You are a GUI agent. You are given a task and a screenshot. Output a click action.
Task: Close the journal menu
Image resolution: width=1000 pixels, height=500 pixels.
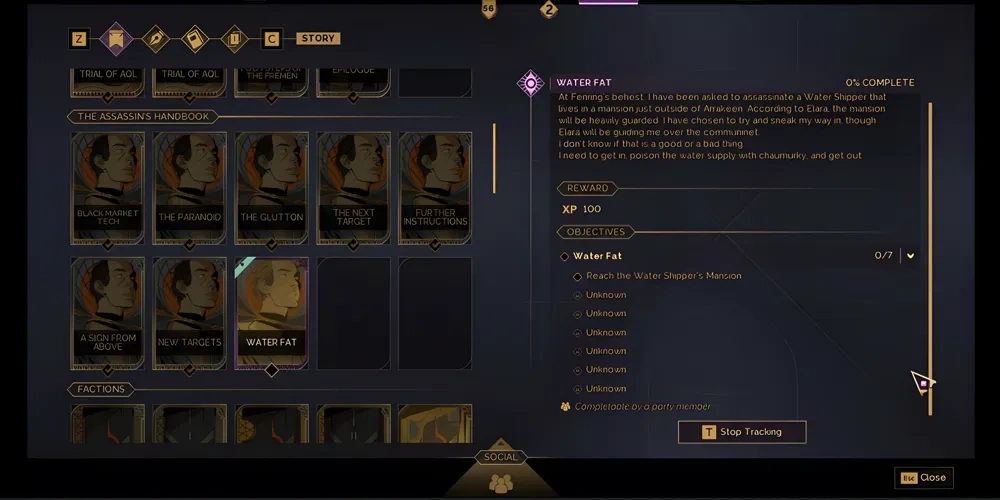point(923,478)
